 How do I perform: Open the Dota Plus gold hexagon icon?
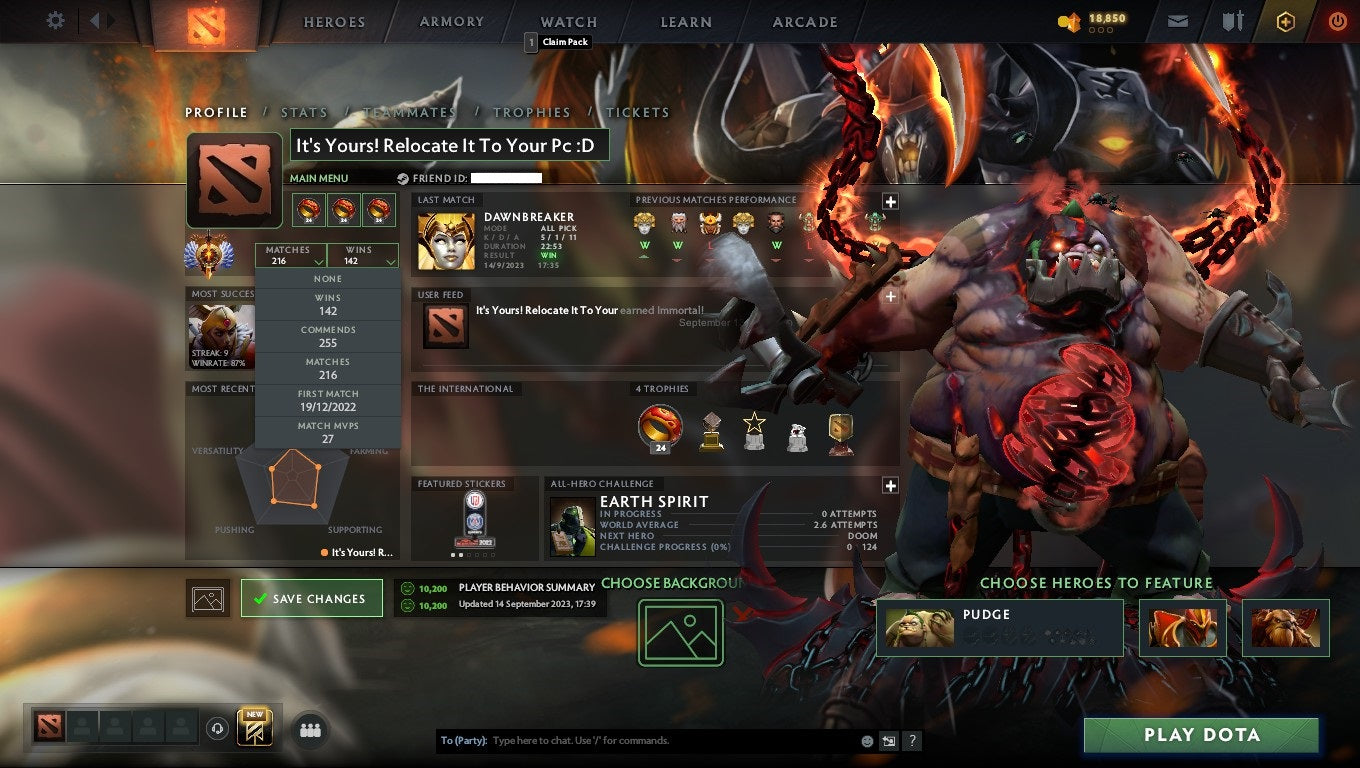(x=1286, y=20)
